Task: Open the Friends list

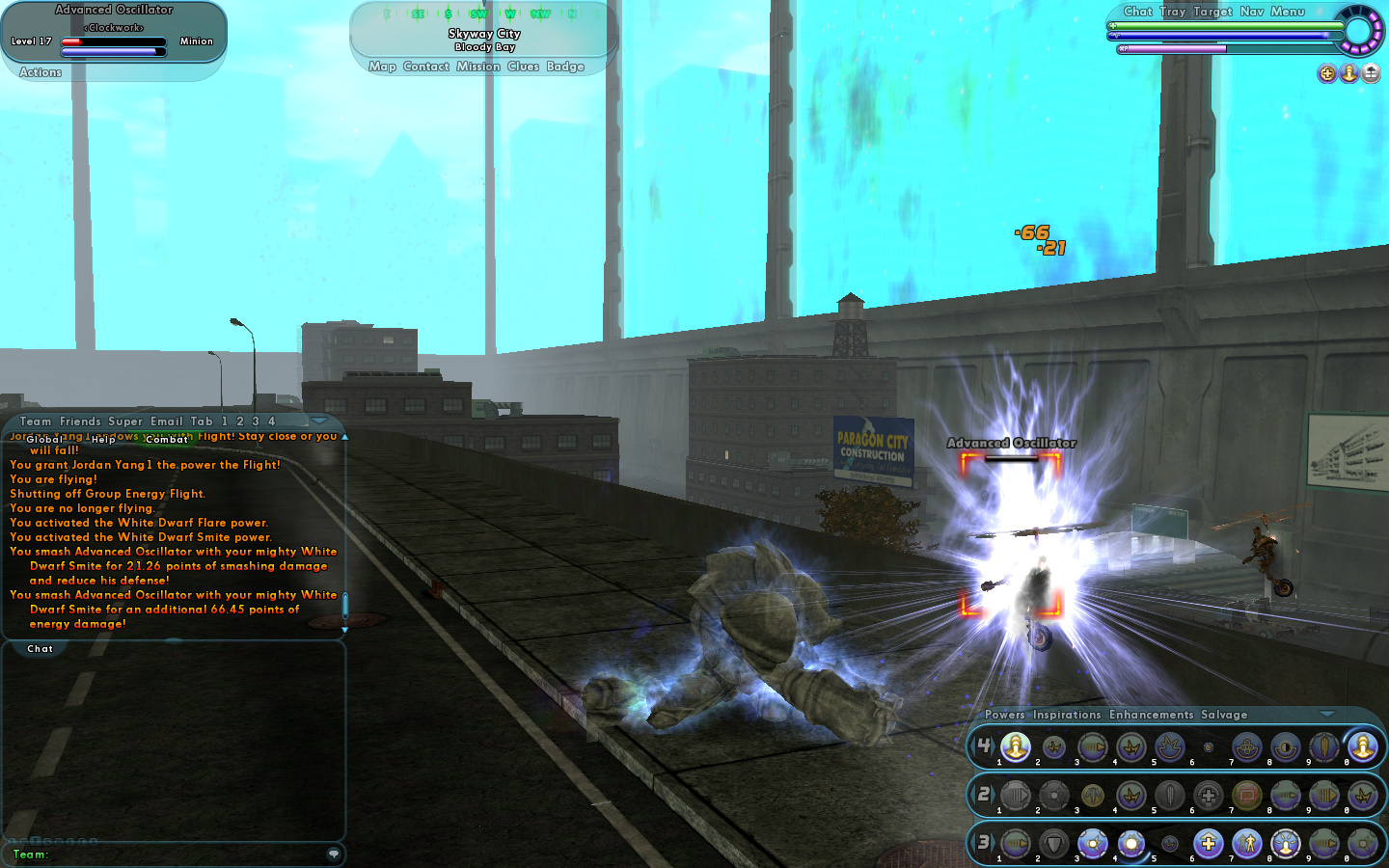Action: tap(80, 421)
